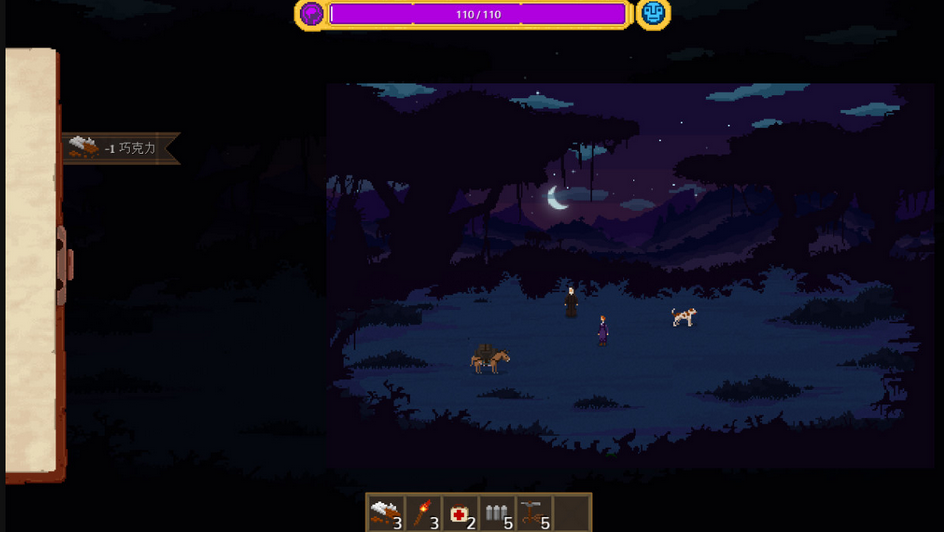Click the purple brain sanity icon

click(x=311, y=13)
